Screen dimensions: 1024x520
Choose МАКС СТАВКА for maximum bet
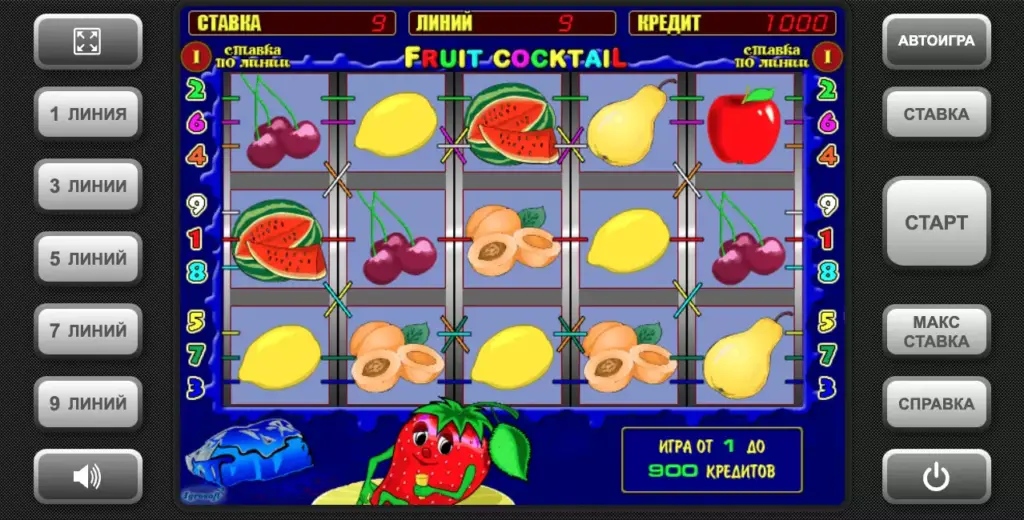pos(936,332)
